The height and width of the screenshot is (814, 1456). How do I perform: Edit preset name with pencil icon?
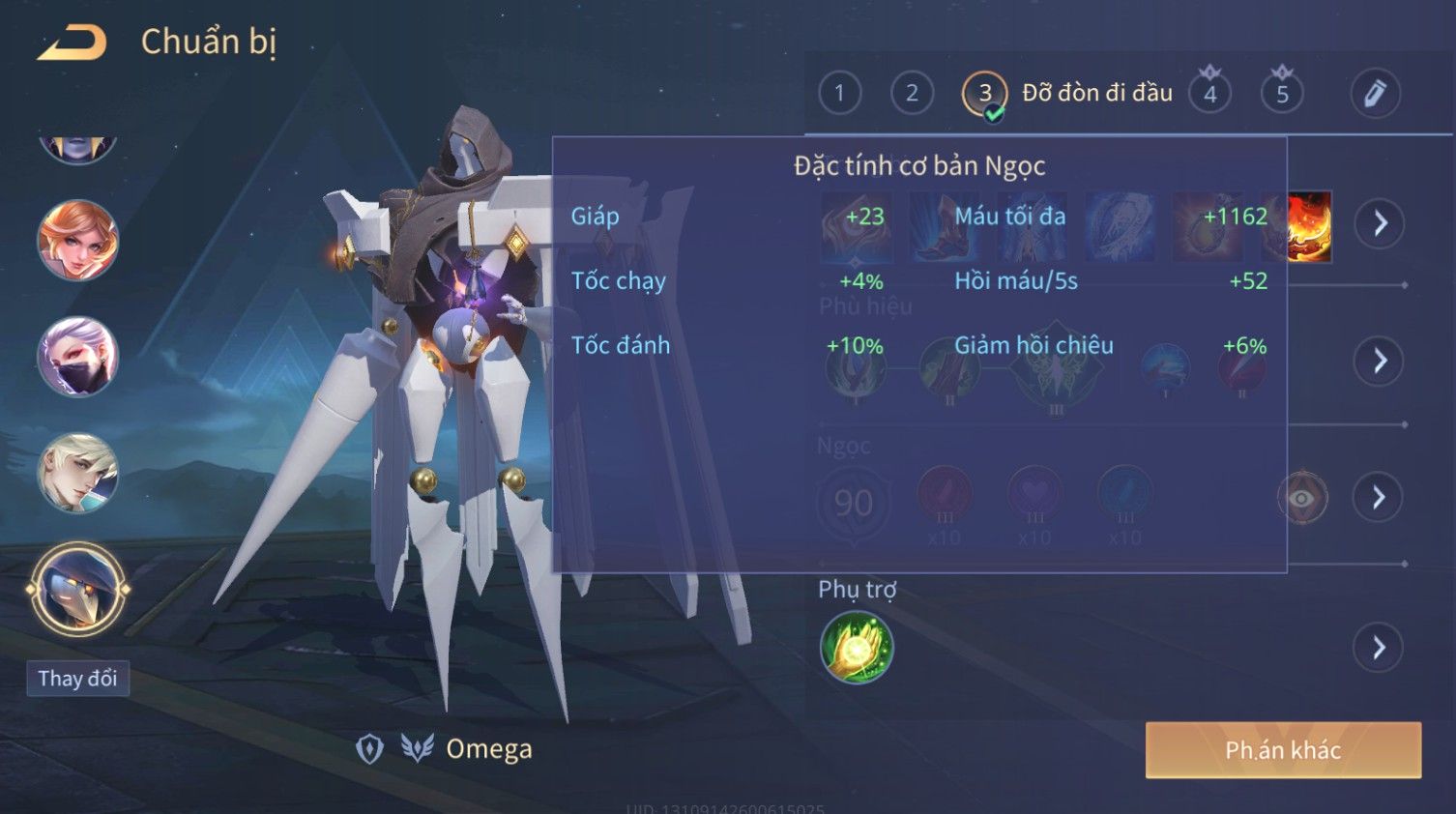click(1375, 94)
